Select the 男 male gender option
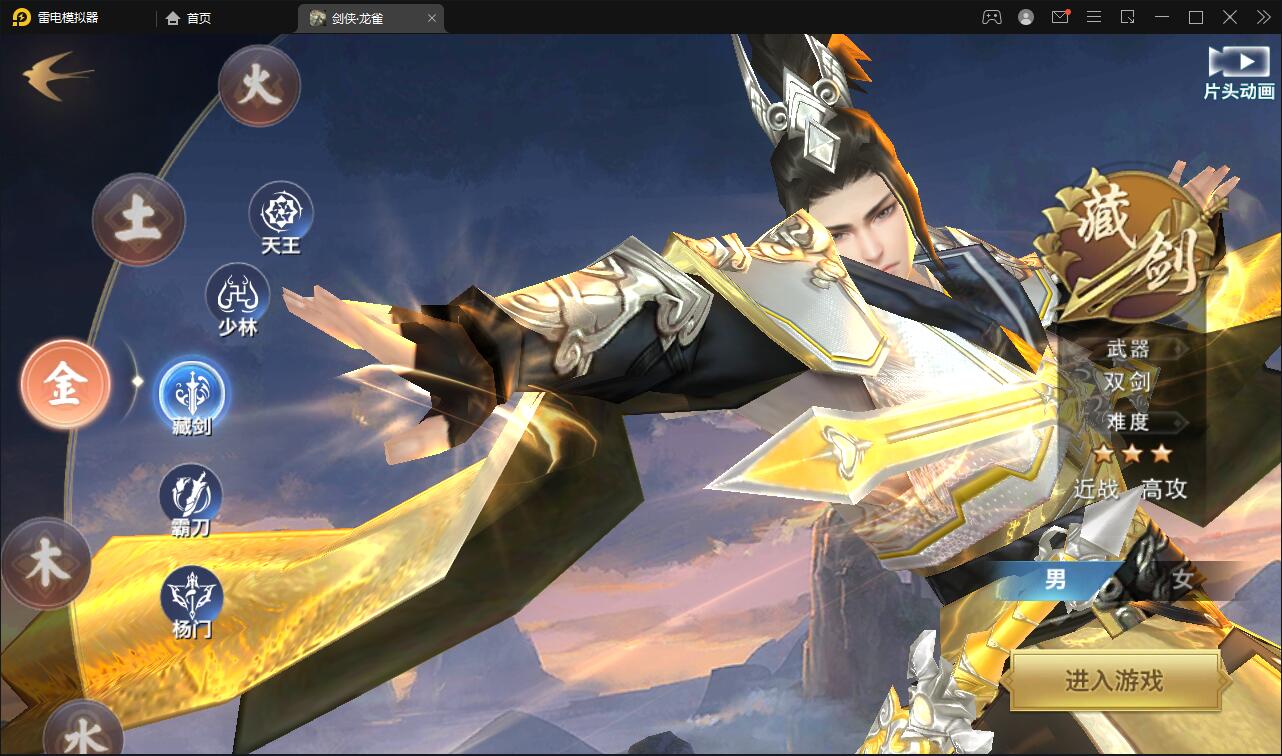The width and height of the screenshot is (1282, 756). coord(1055,580)
